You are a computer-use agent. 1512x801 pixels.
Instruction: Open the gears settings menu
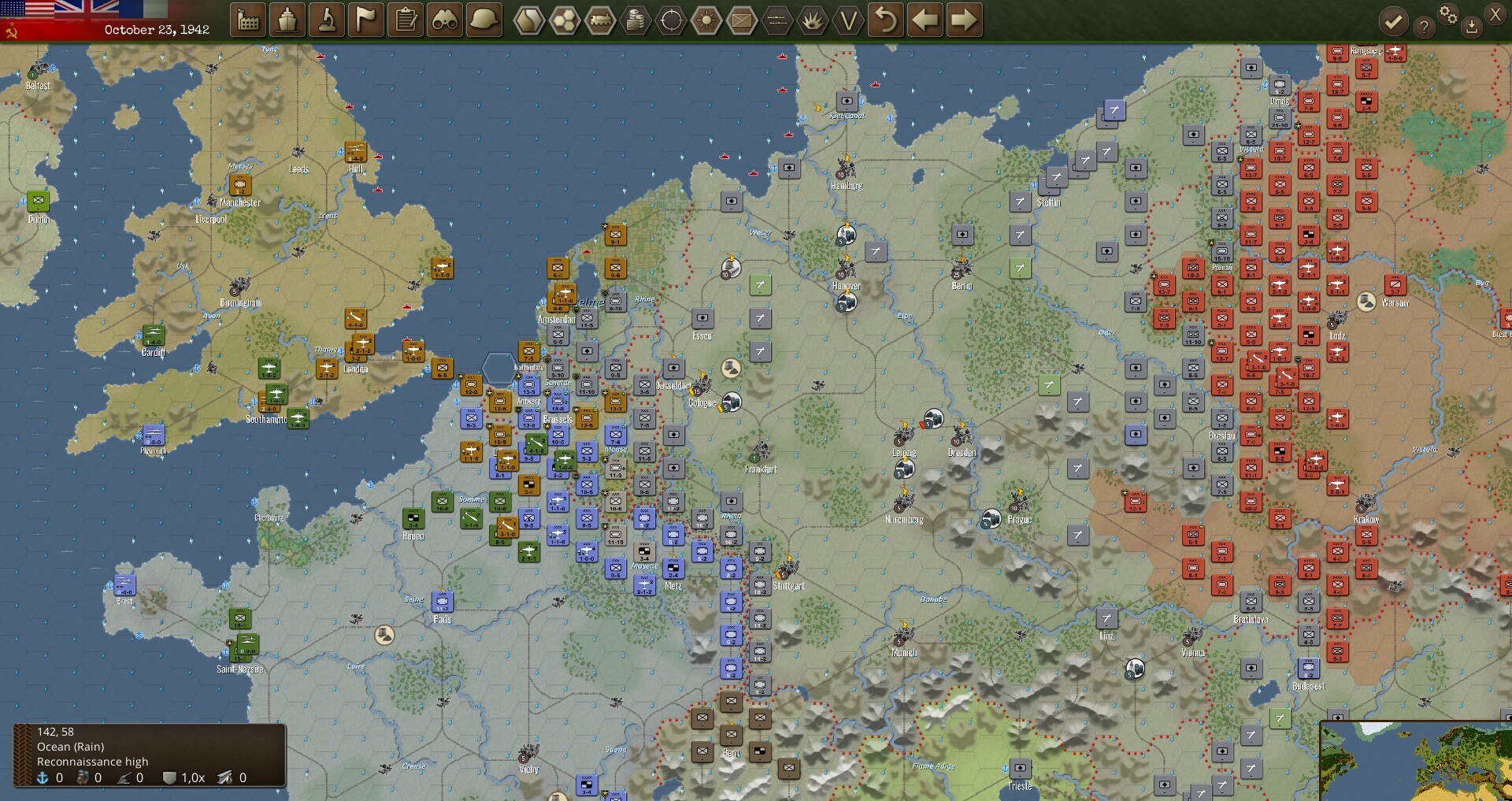(x=1447, y=14)
